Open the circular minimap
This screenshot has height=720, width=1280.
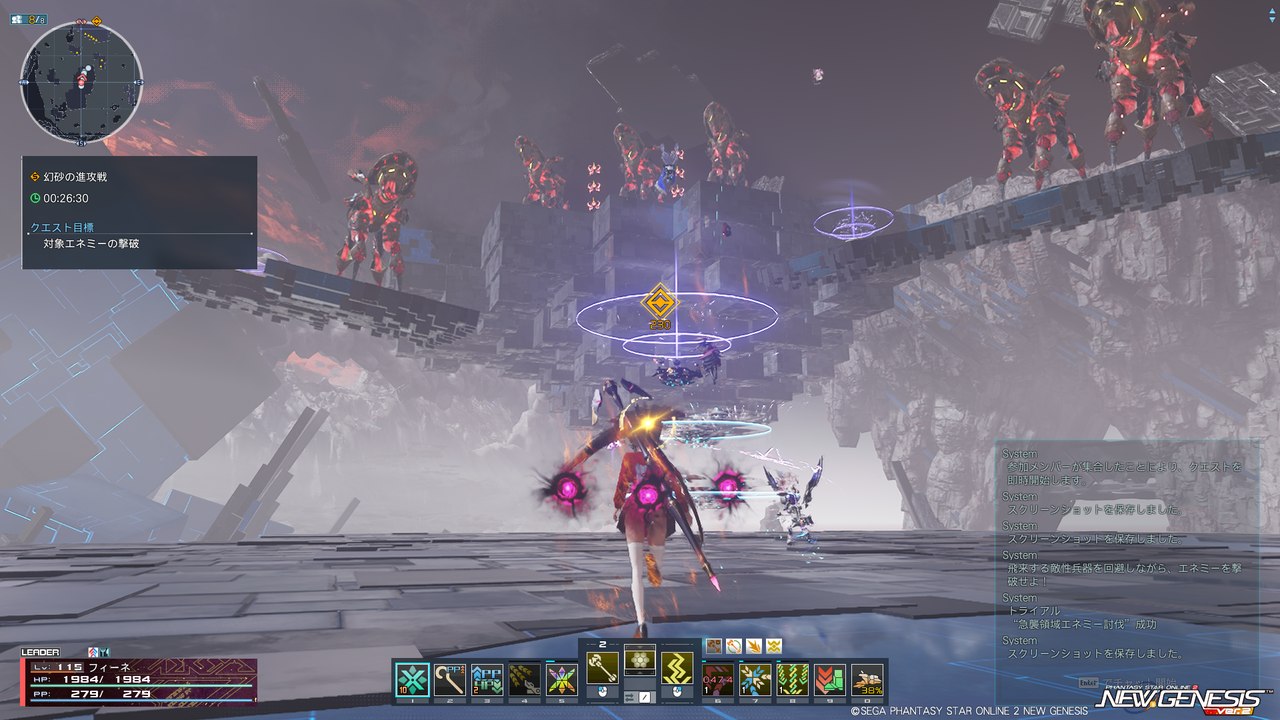point(81,82)
